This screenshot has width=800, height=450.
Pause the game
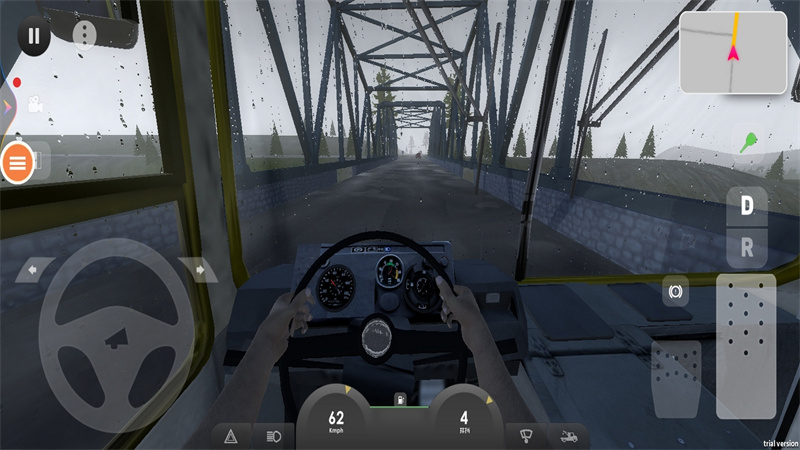tap(34, 36)
